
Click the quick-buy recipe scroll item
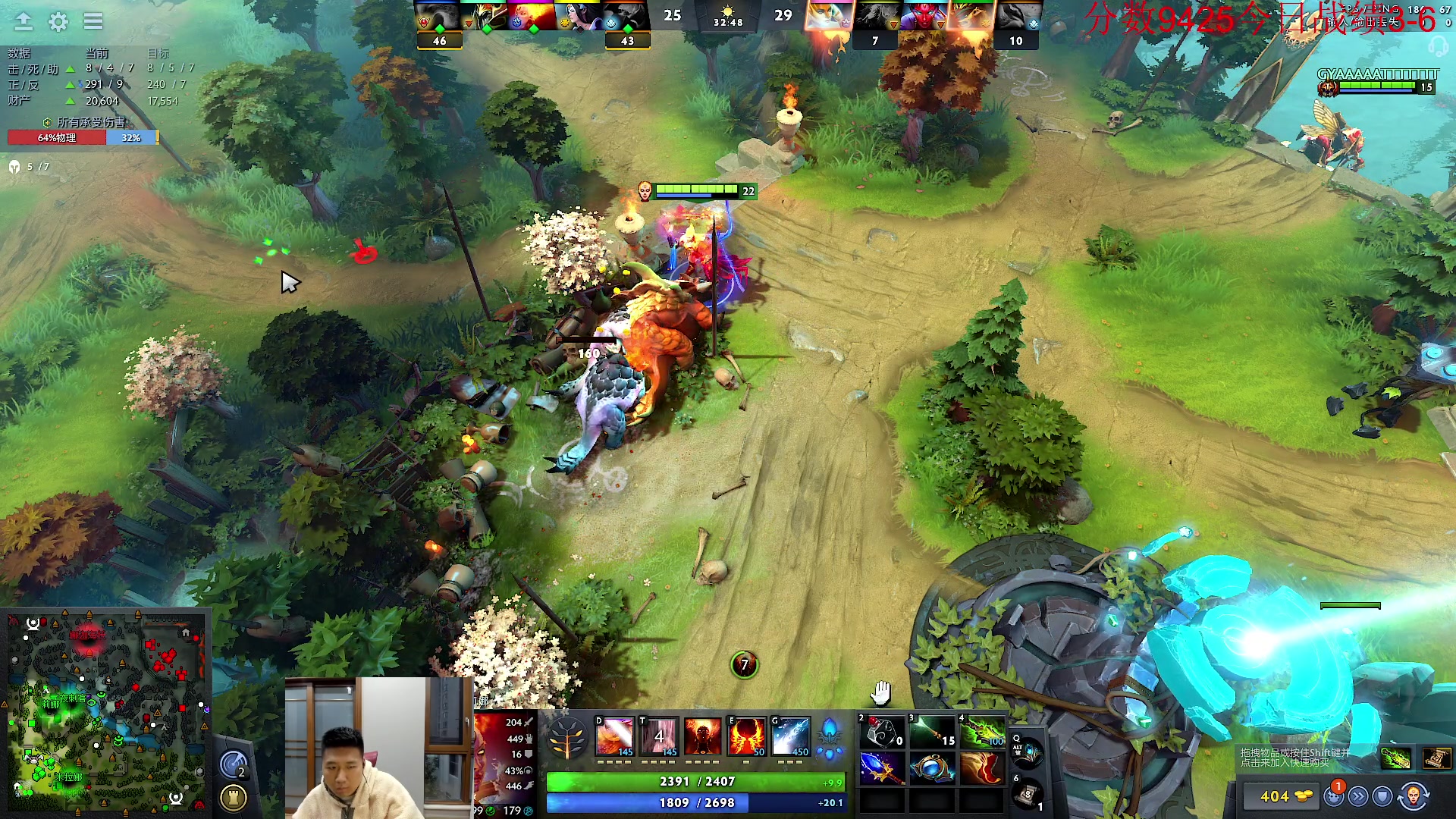[1436, 758]
